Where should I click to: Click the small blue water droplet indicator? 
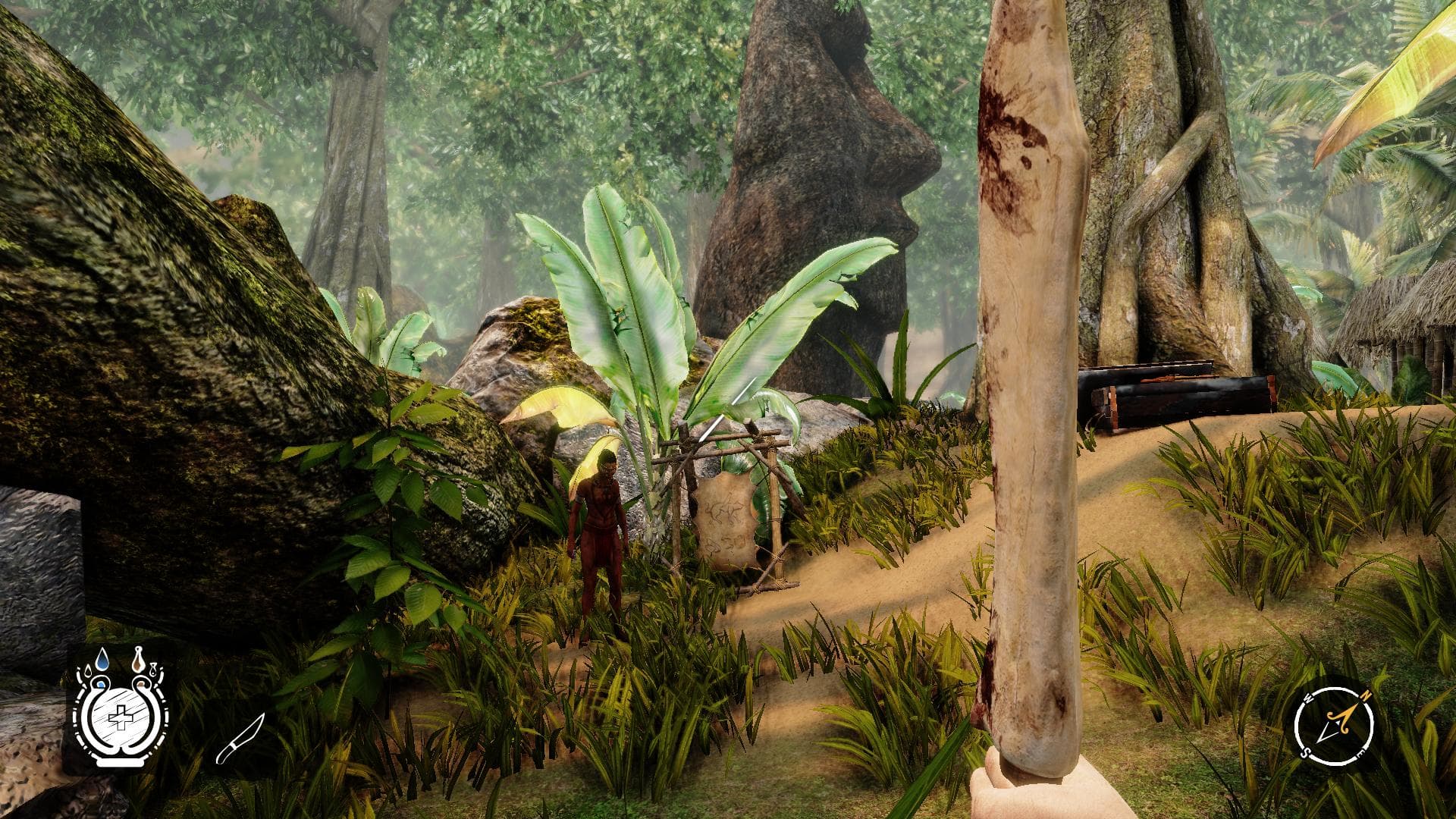[88, 670]
